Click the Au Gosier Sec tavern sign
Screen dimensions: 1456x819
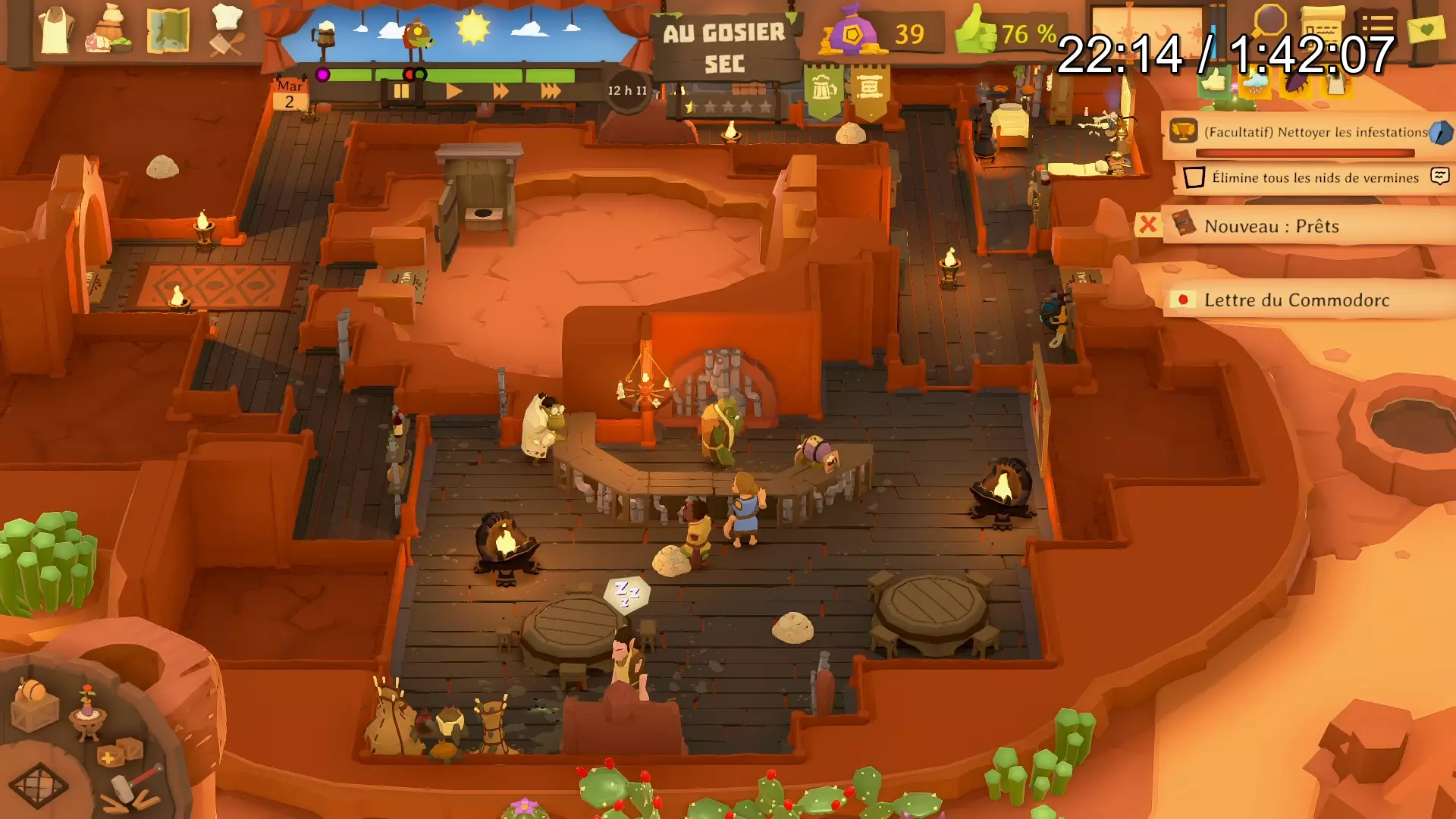(x=724, y=47)
